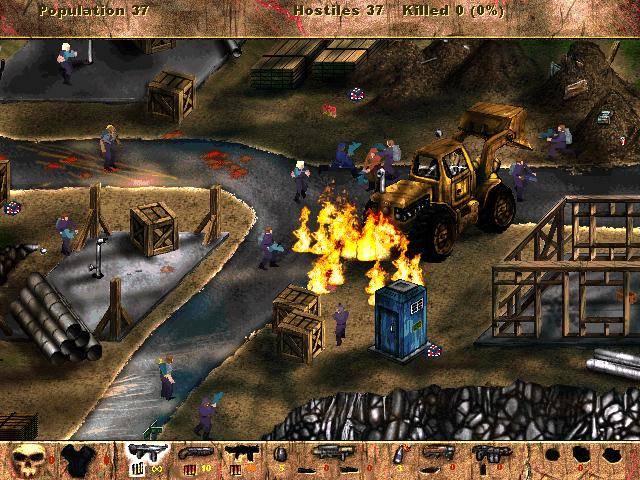The width and height of the screenshot is (640, 480).
Task: Choose the spray cannon submachine gun
Action: click(x=239, y=454)
